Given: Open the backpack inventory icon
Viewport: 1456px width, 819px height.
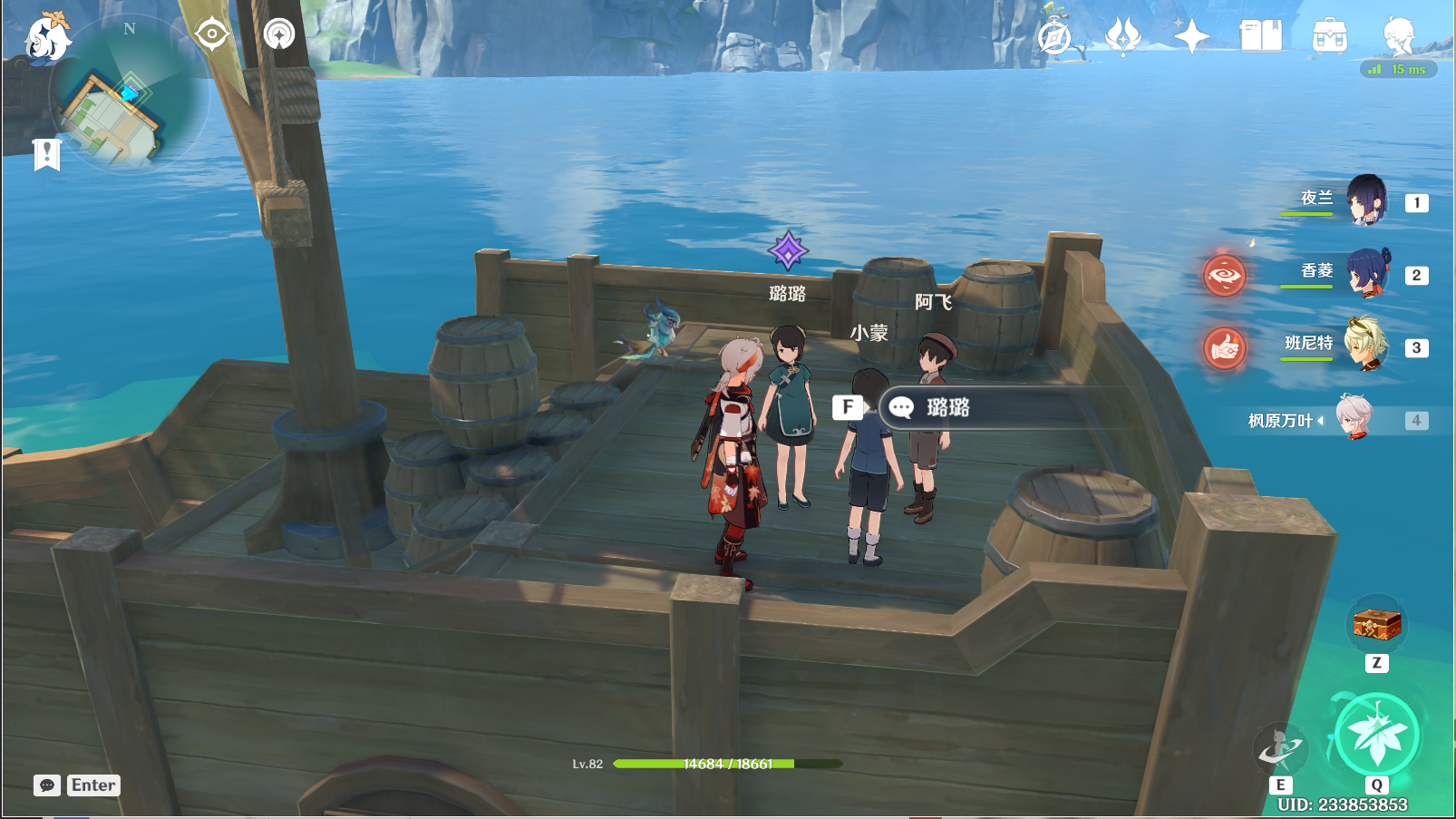Looking at the screenshot, I should pyautogui.click(x=1329, y=37).
